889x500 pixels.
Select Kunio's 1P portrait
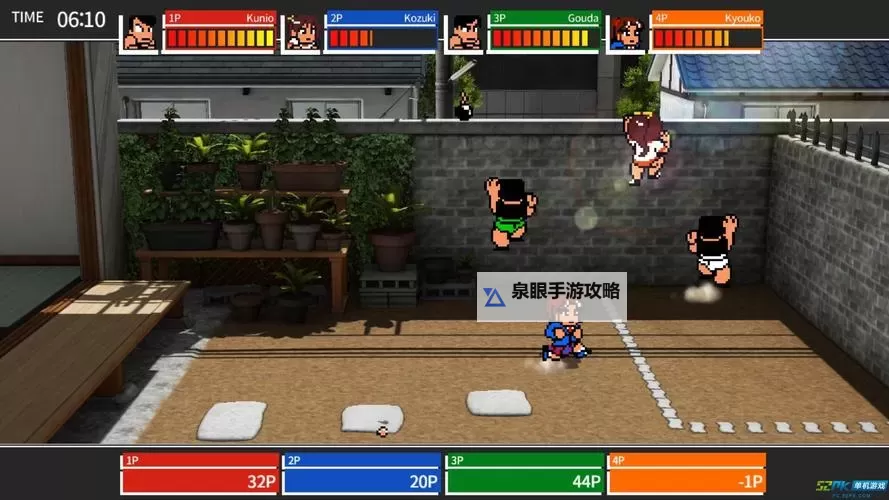141,32
